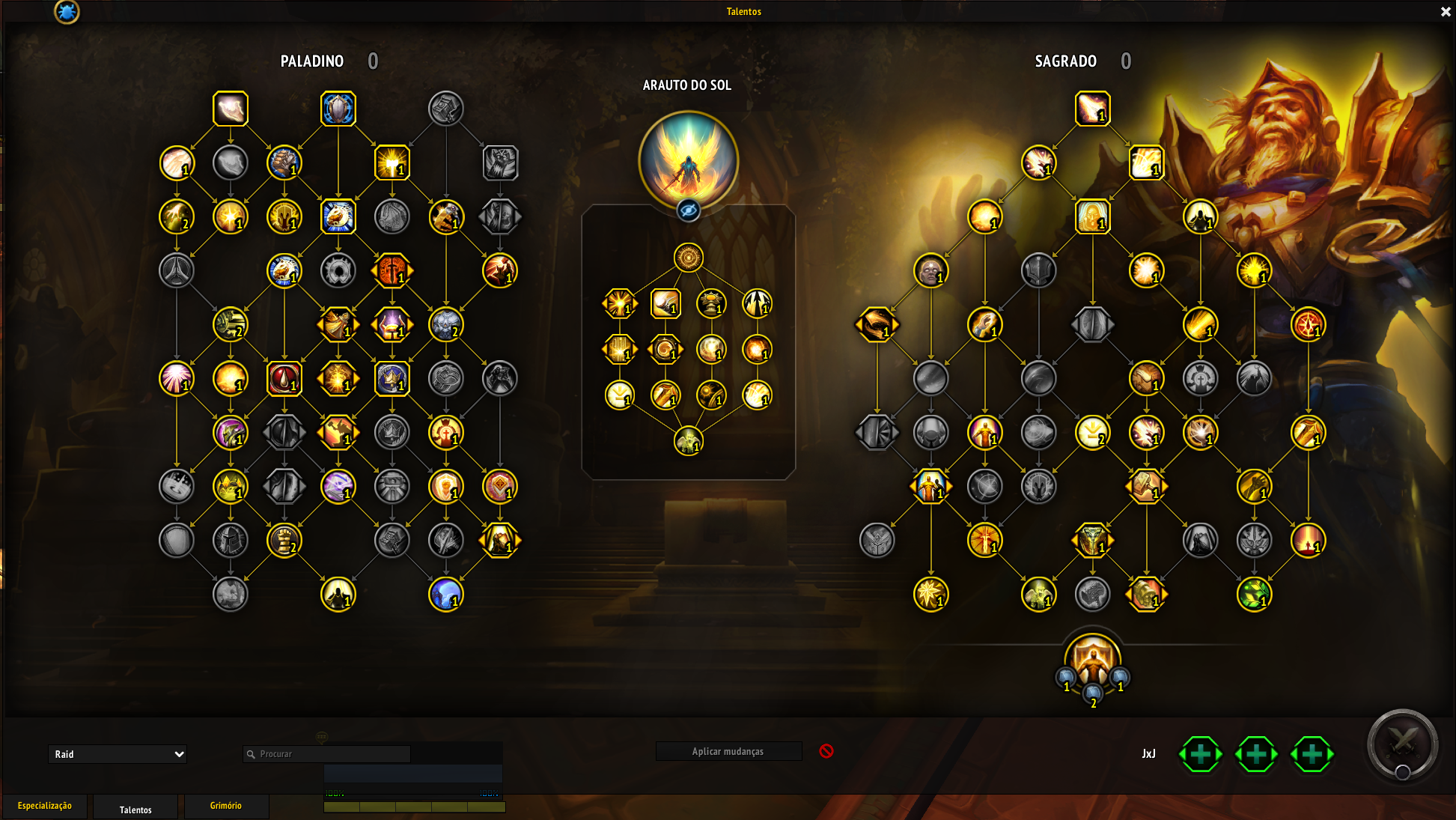Choose the top sun node in hero tree
1456x820 pixels.
[x=688, y=258]
